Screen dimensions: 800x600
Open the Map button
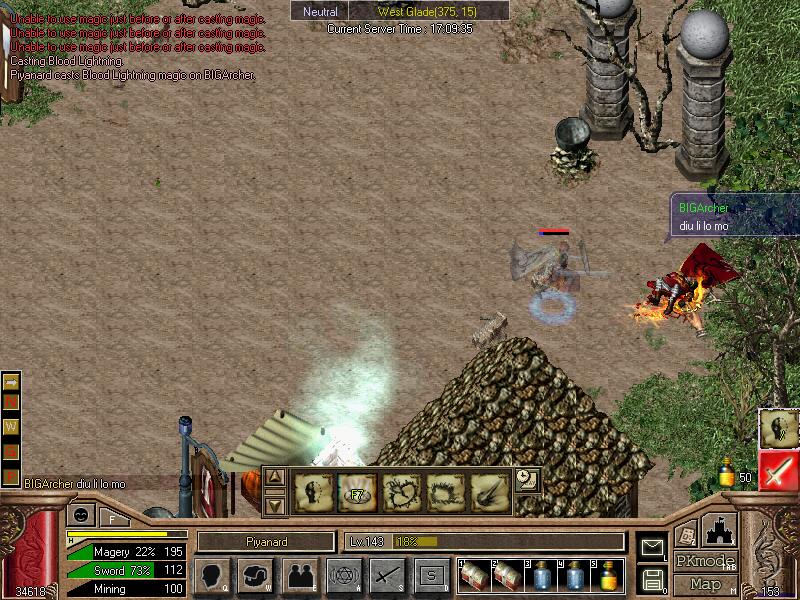click(x=706, y=584)
